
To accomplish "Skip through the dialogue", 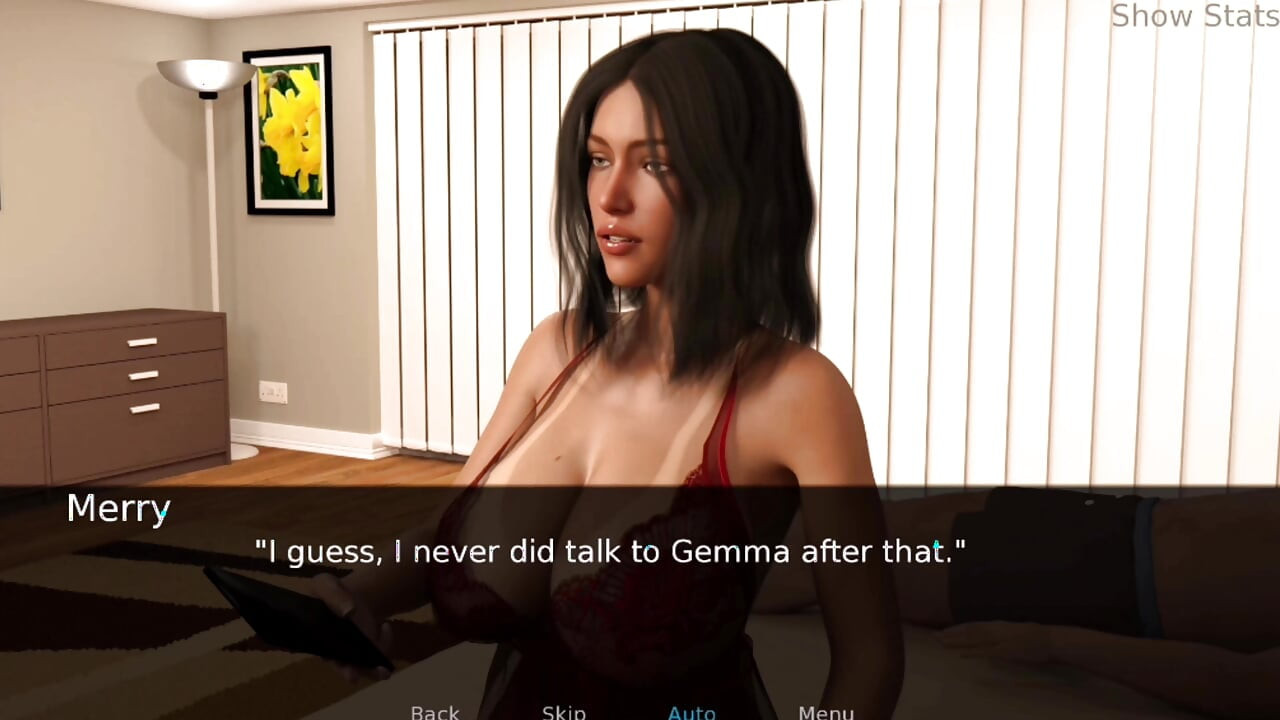I will coord(563,711).
